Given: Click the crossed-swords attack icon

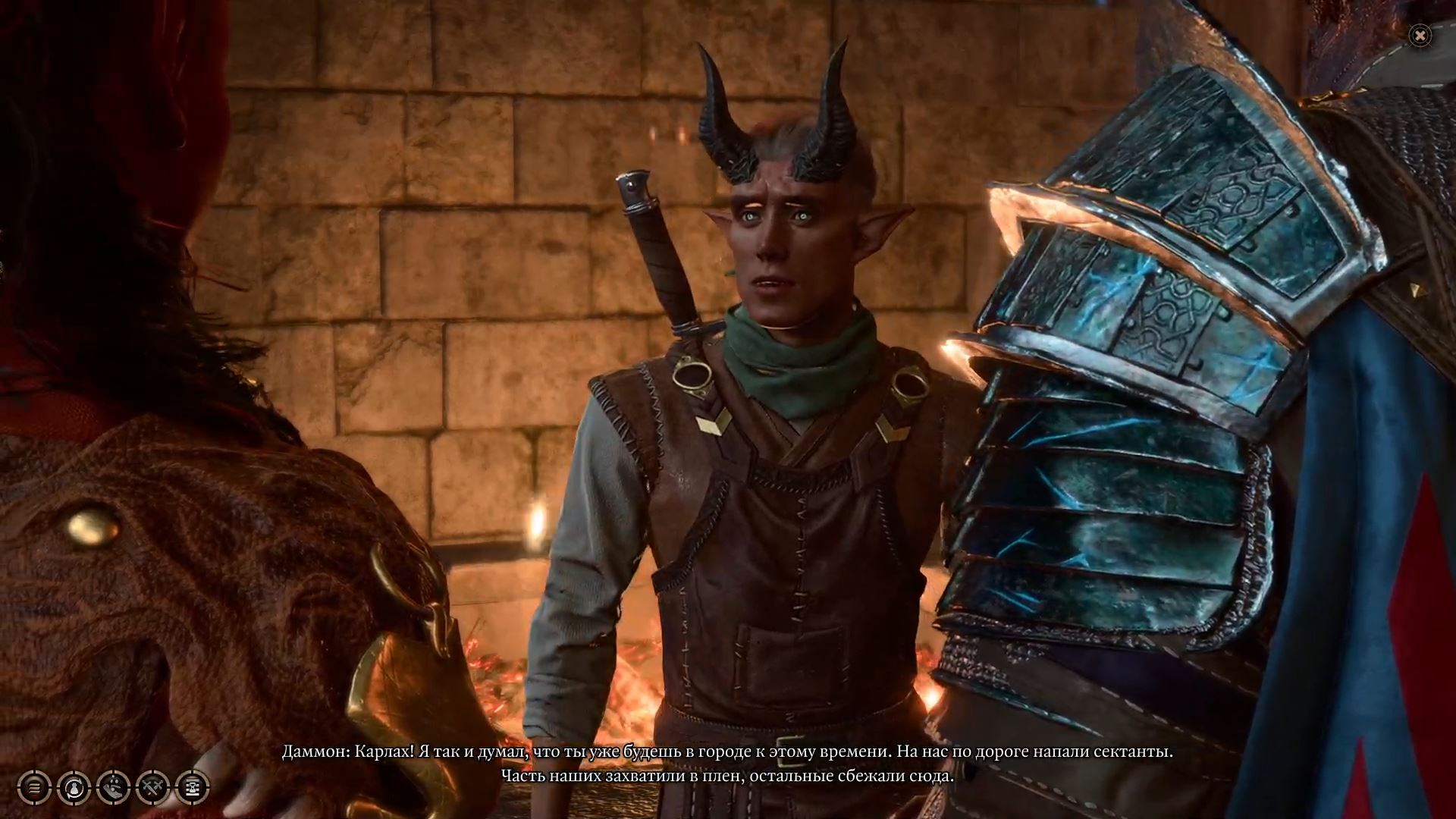Looking at the screenshot, I should tap(153, 787).
